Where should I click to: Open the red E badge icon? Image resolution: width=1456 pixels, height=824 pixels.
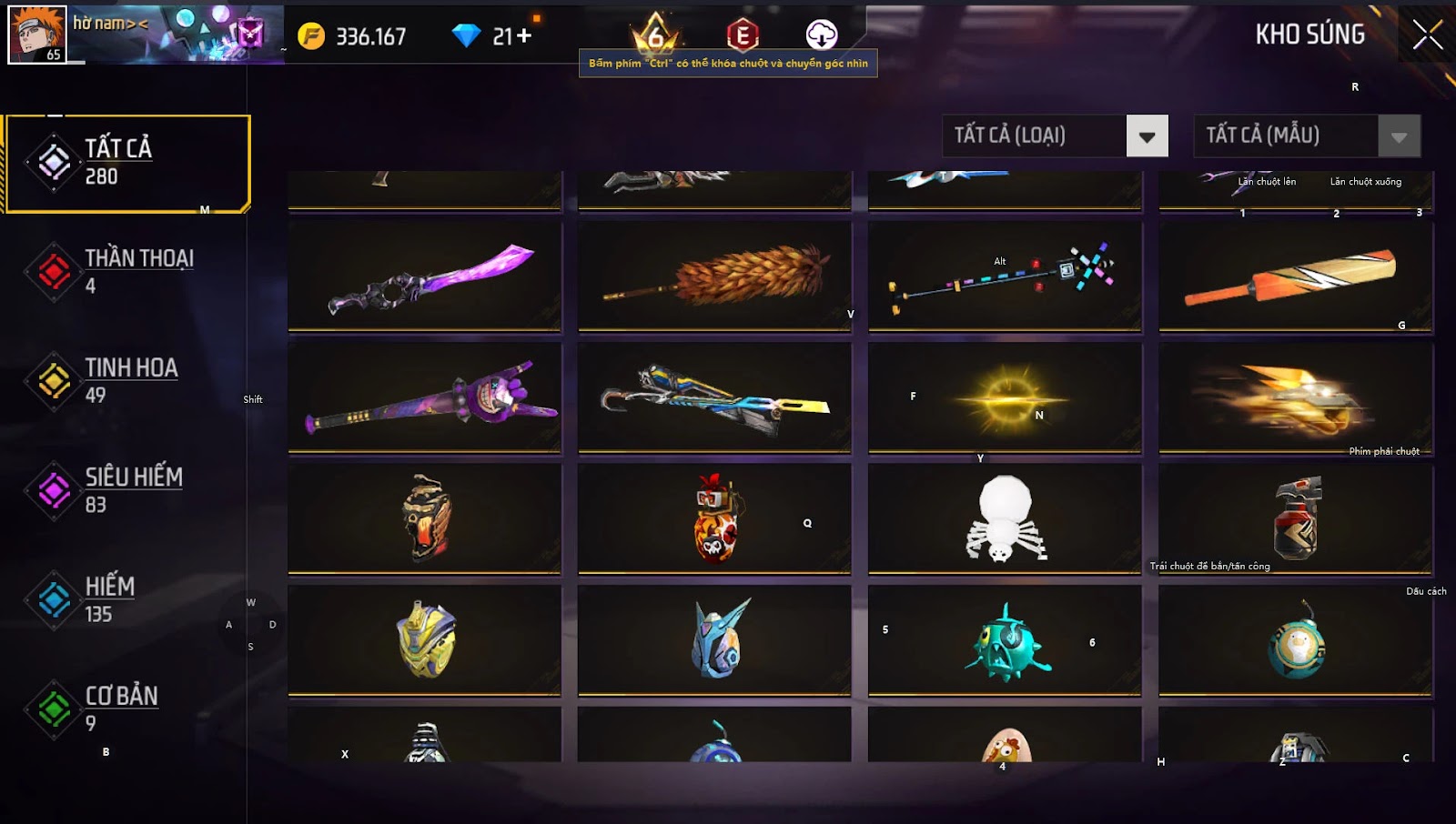pyautogui.click(x=743, y=35)
